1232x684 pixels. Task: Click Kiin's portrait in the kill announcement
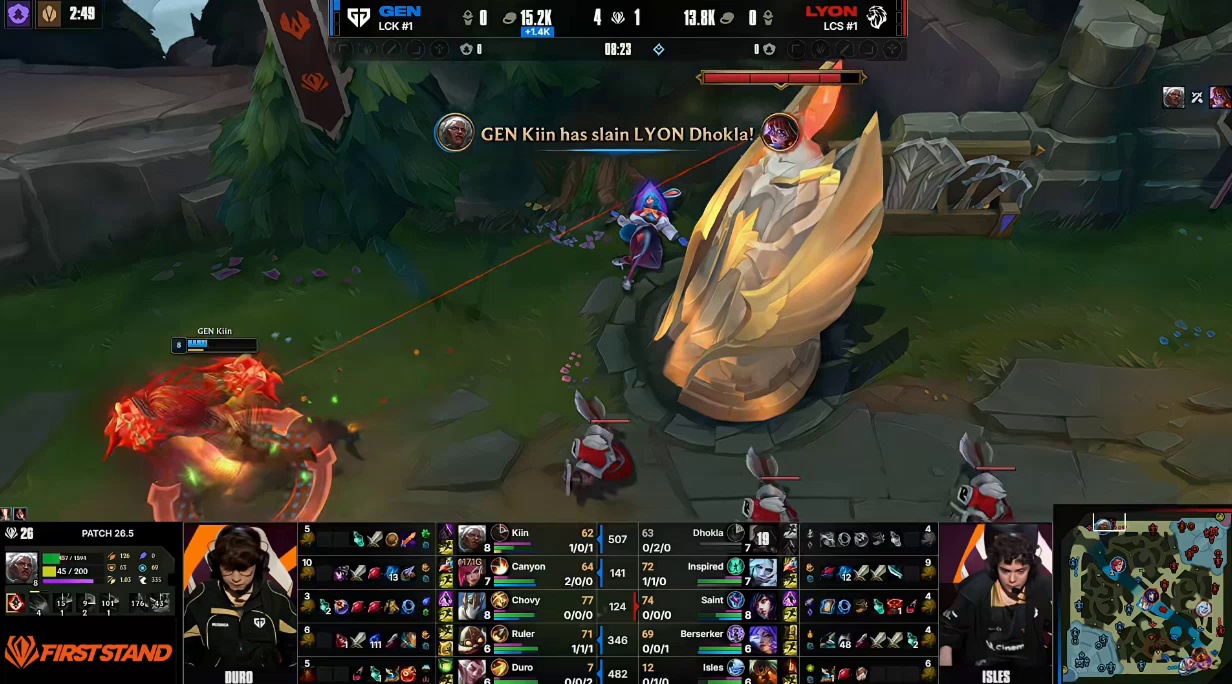454,133
